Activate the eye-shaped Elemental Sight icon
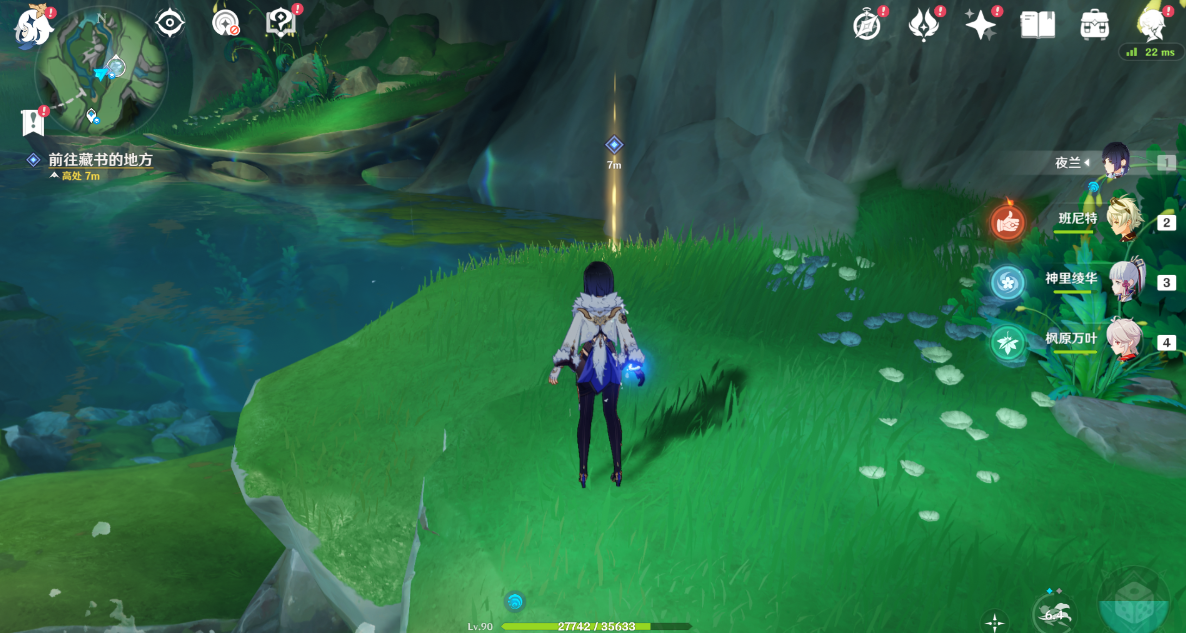Viewport: 1186px width, 633px height. [170, 22]
